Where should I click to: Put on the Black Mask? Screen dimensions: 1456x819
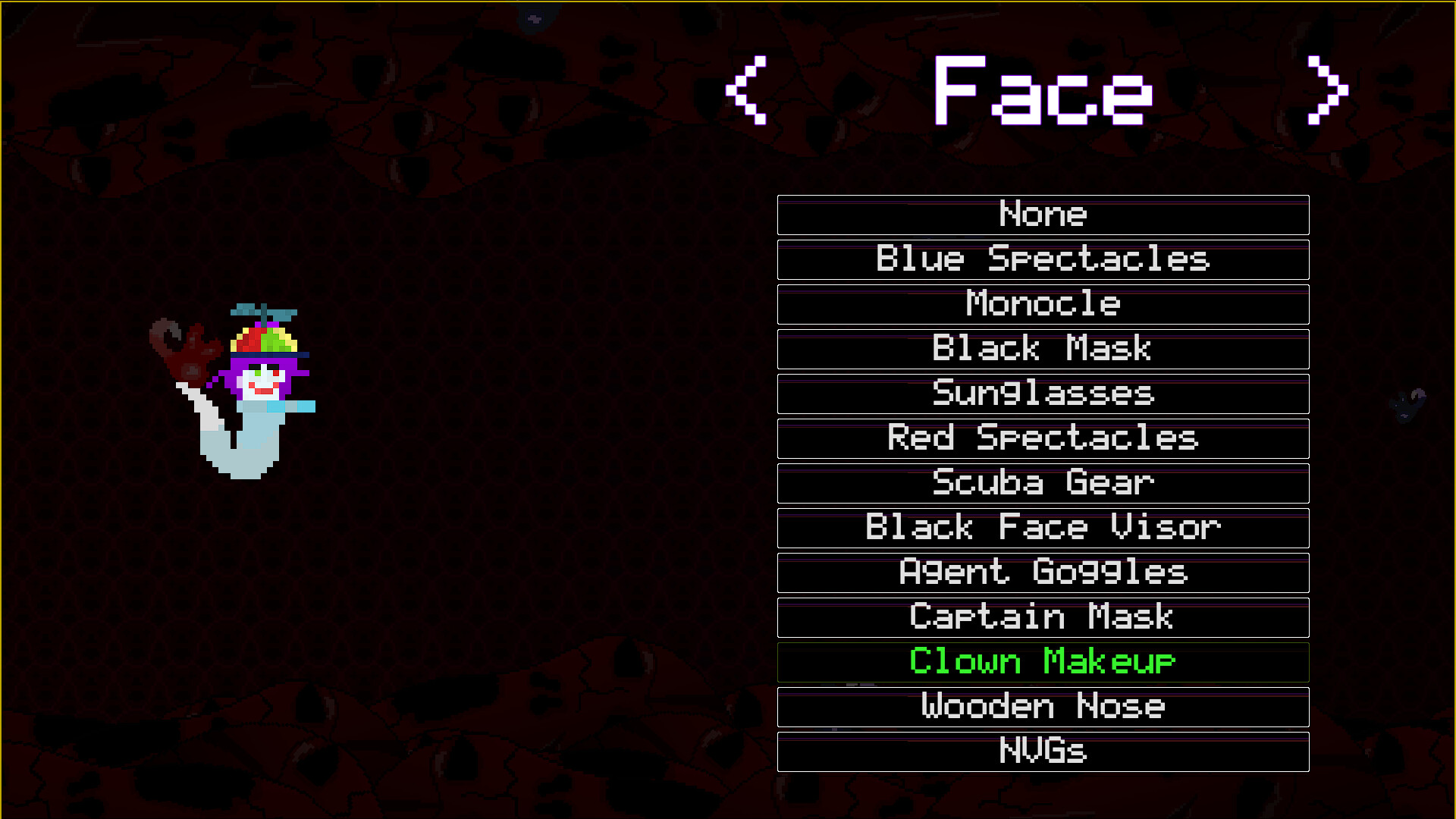click(1042, 349)
